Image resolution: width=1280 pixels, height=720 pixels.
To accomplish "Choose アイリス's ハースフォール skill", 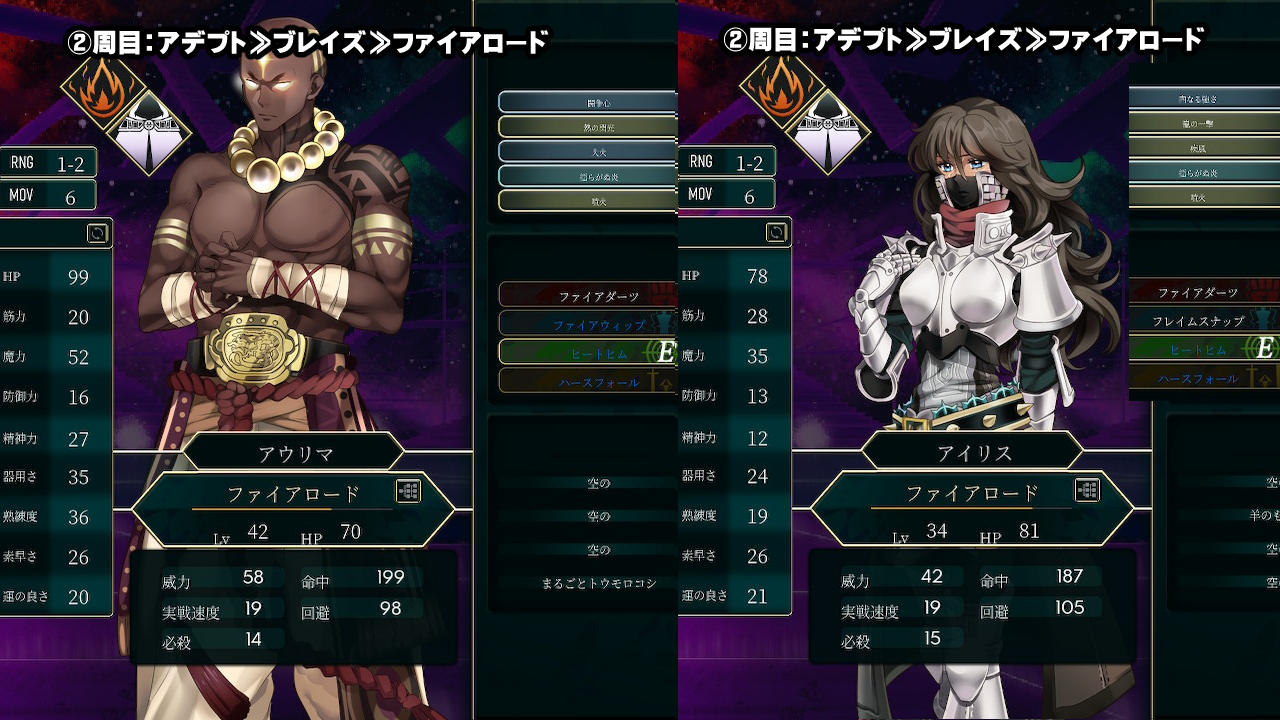I will 1198,378.
